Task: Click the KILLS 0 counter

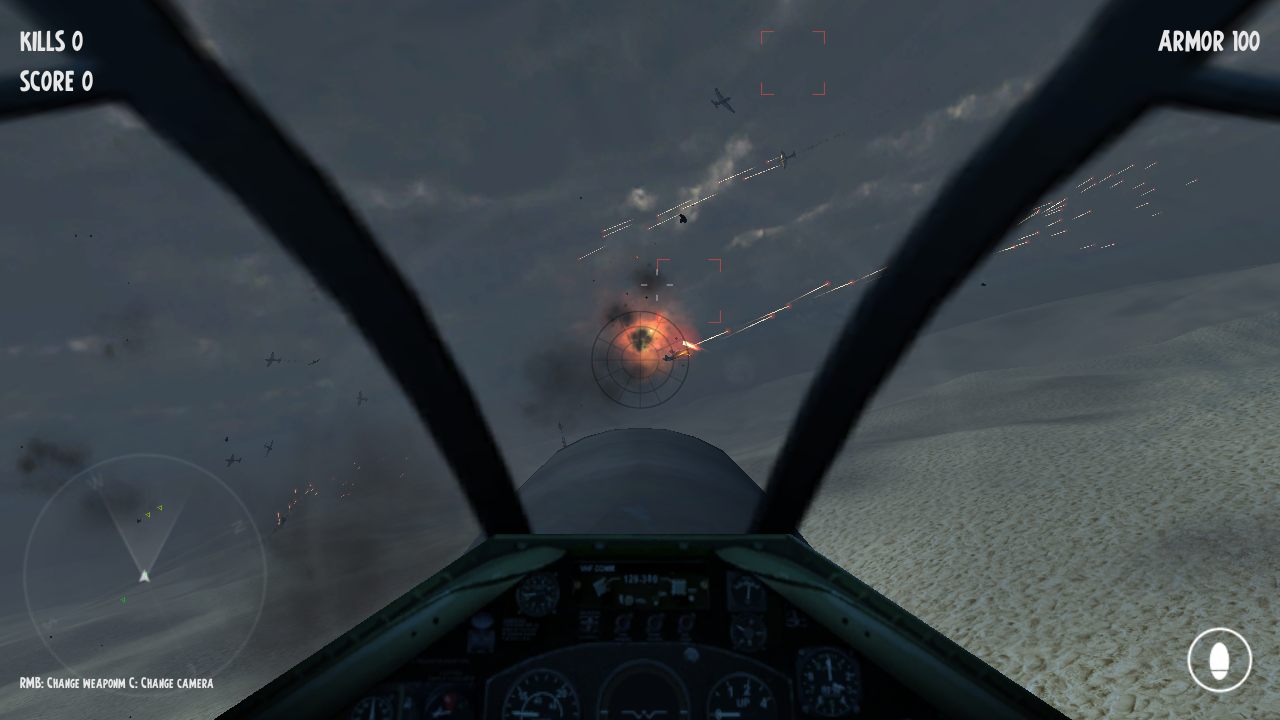Action: (x=51, y=42)
